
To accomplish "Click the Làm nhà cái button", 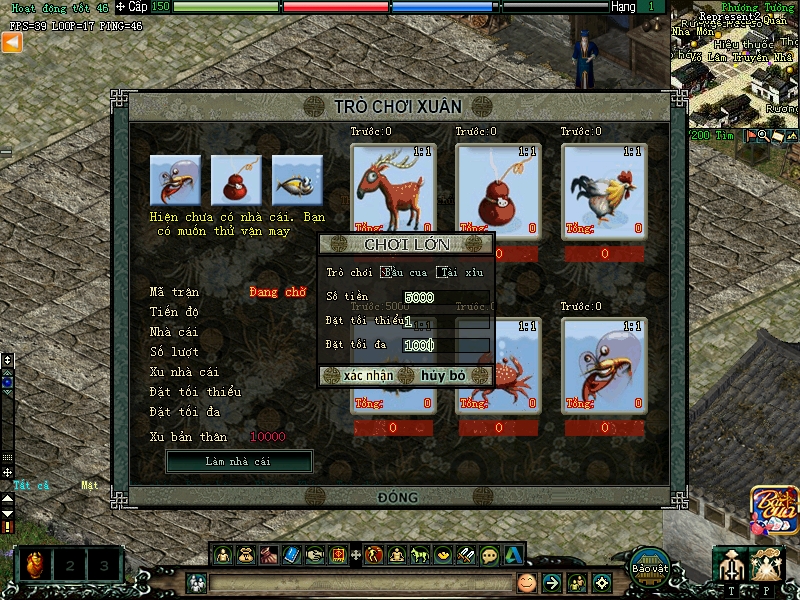I will click(238, 461).
